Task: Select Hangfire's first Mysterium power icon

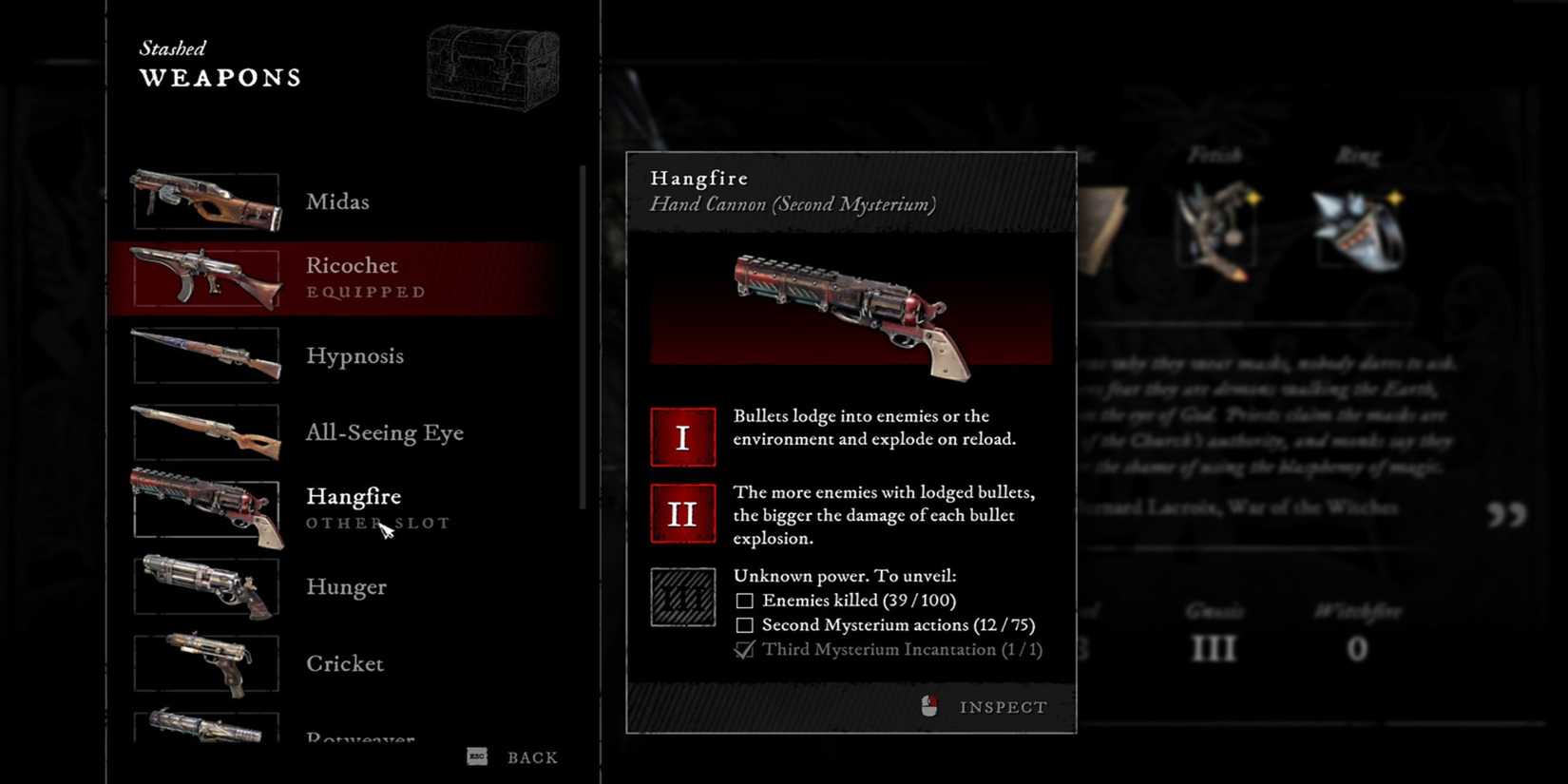Action: pyautogui.click(x=682, y=437)
